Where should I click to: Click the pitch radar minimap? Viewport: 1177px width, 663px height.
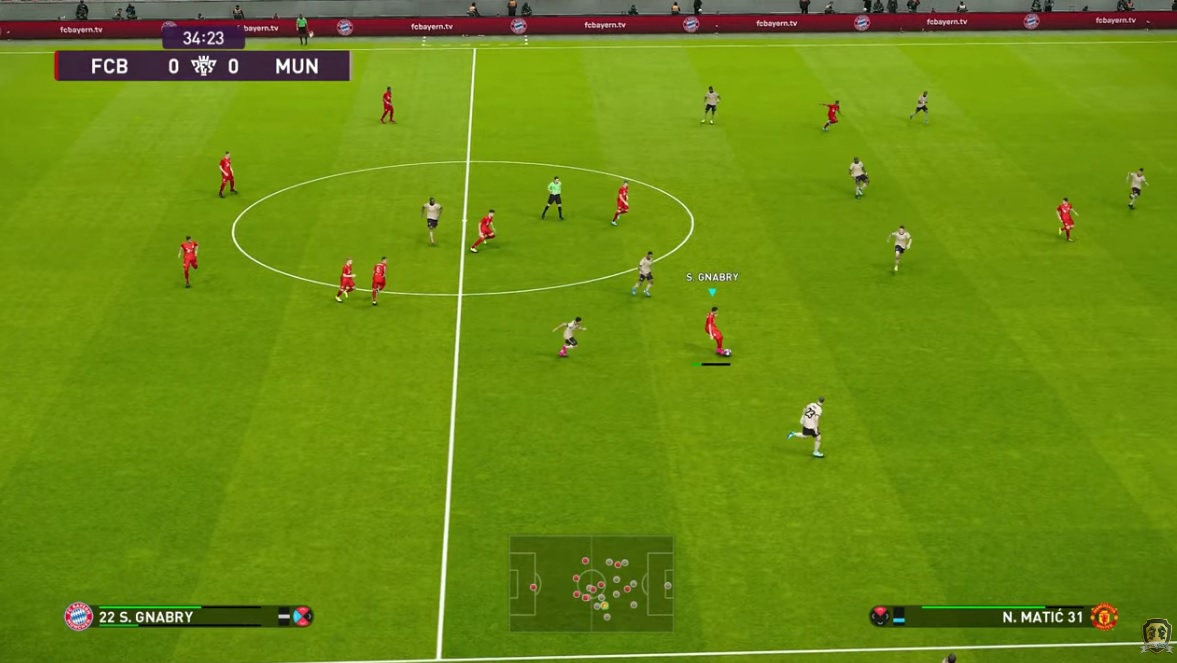591,583
